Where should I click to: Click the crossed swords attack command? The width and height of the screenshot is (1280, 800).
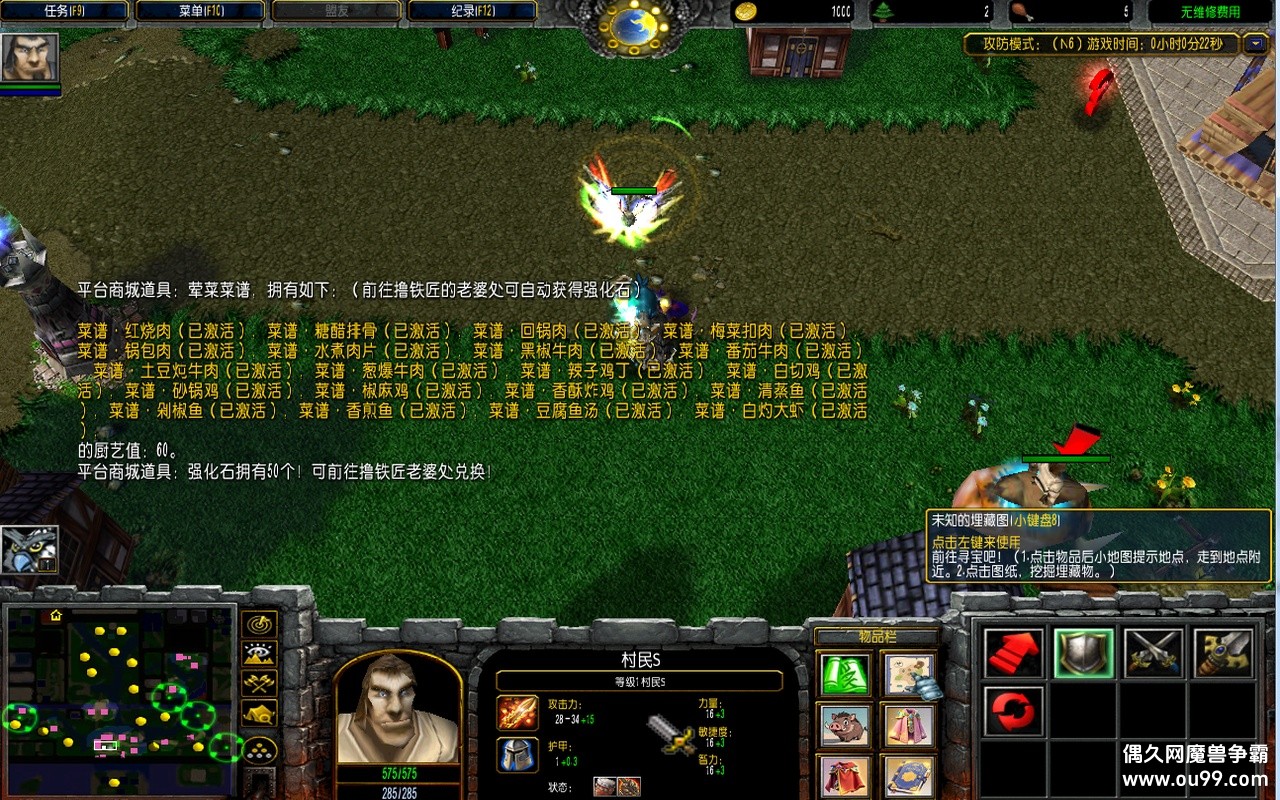pyautogui.click(x=1153, y=651)
